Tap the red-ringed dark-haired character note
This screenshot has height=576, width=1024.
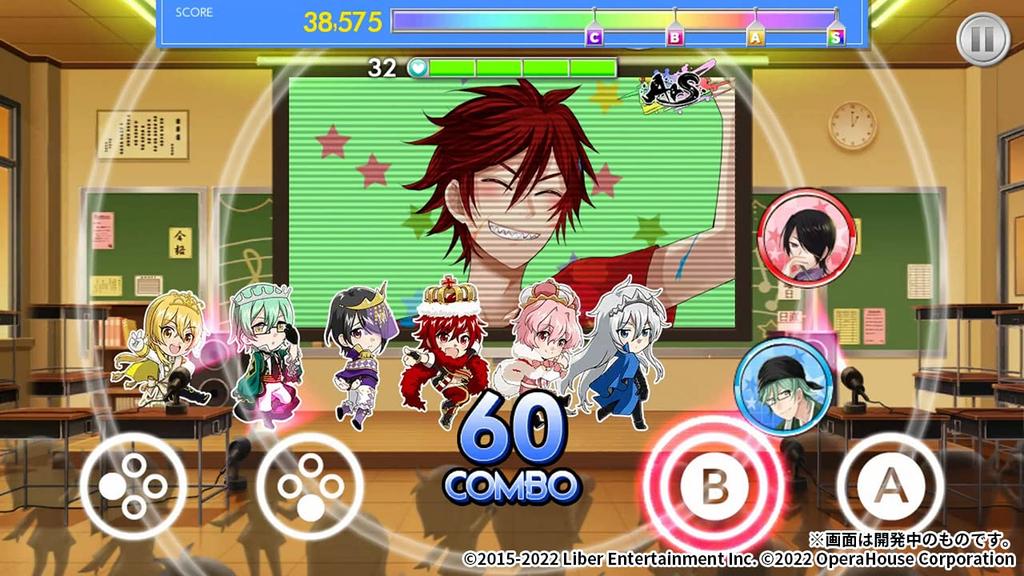(806, 238)
